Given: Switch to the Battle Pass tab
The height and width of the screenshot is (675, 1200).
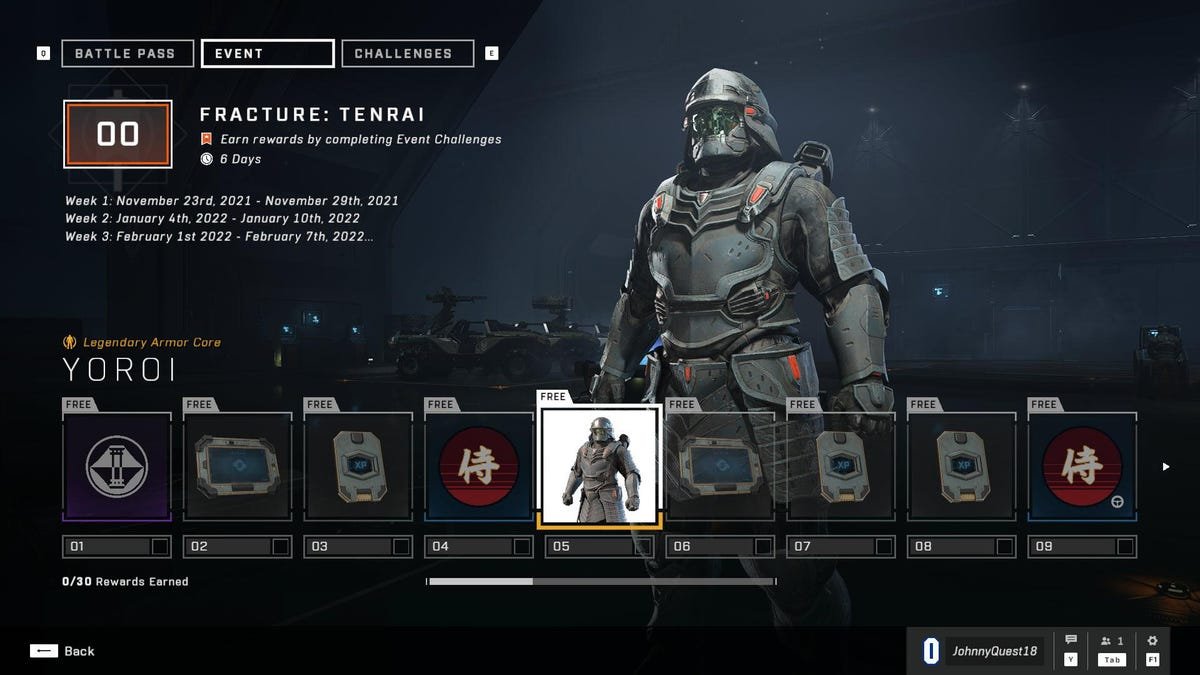Looking at the screenshot, I should (125, 53).
